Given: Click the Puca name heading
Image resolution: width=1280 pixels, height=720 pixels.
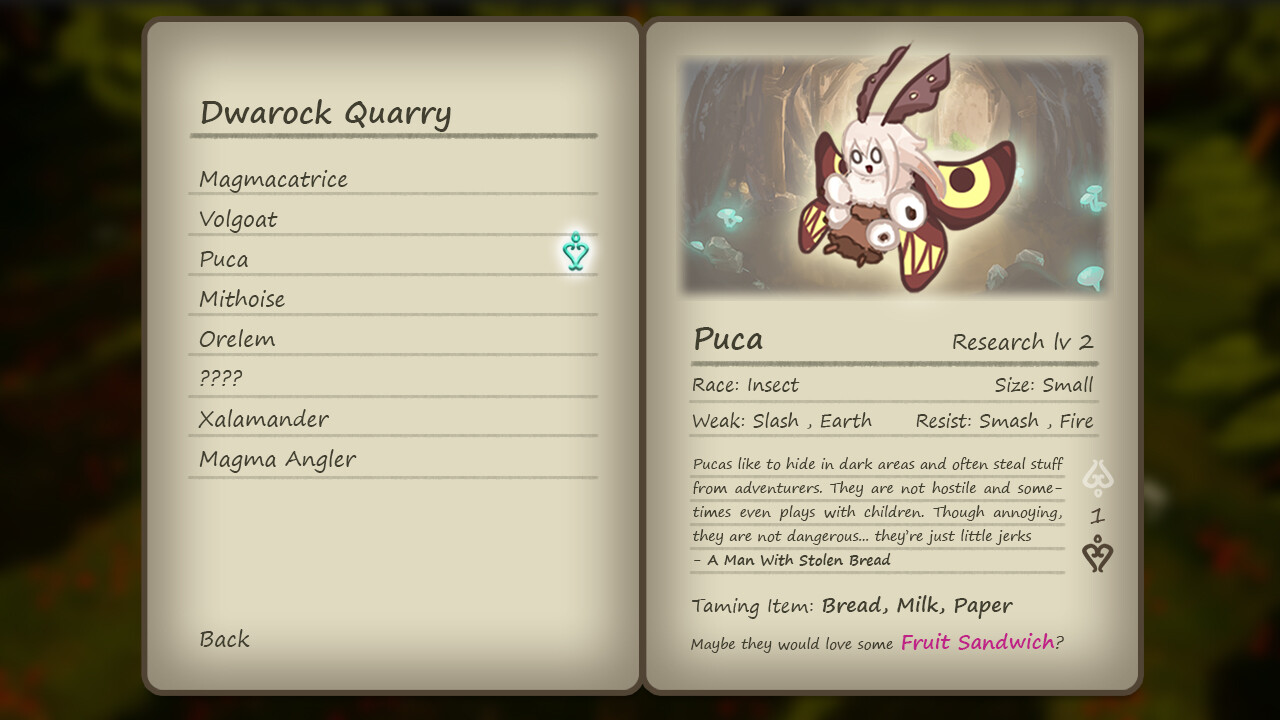Looking at the screenshot, I should tap(729, 340).
